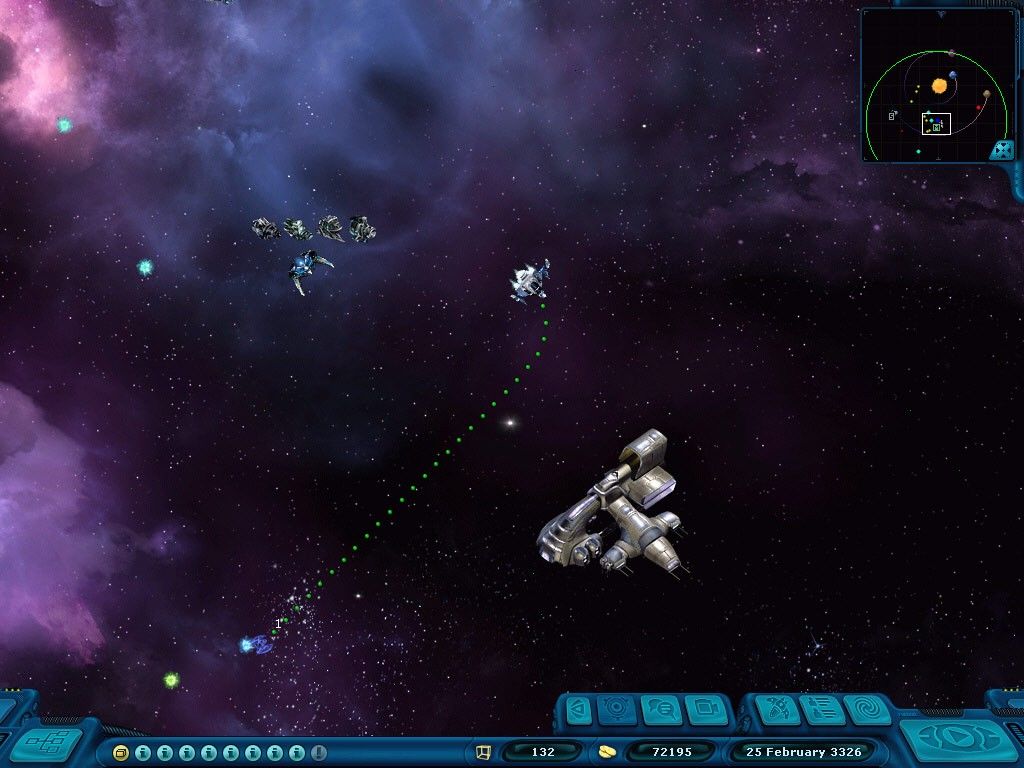The height and width of the screenshot is (768, 1024).
Task: Click the gold coins credits icon
Action: coord(606,751)
